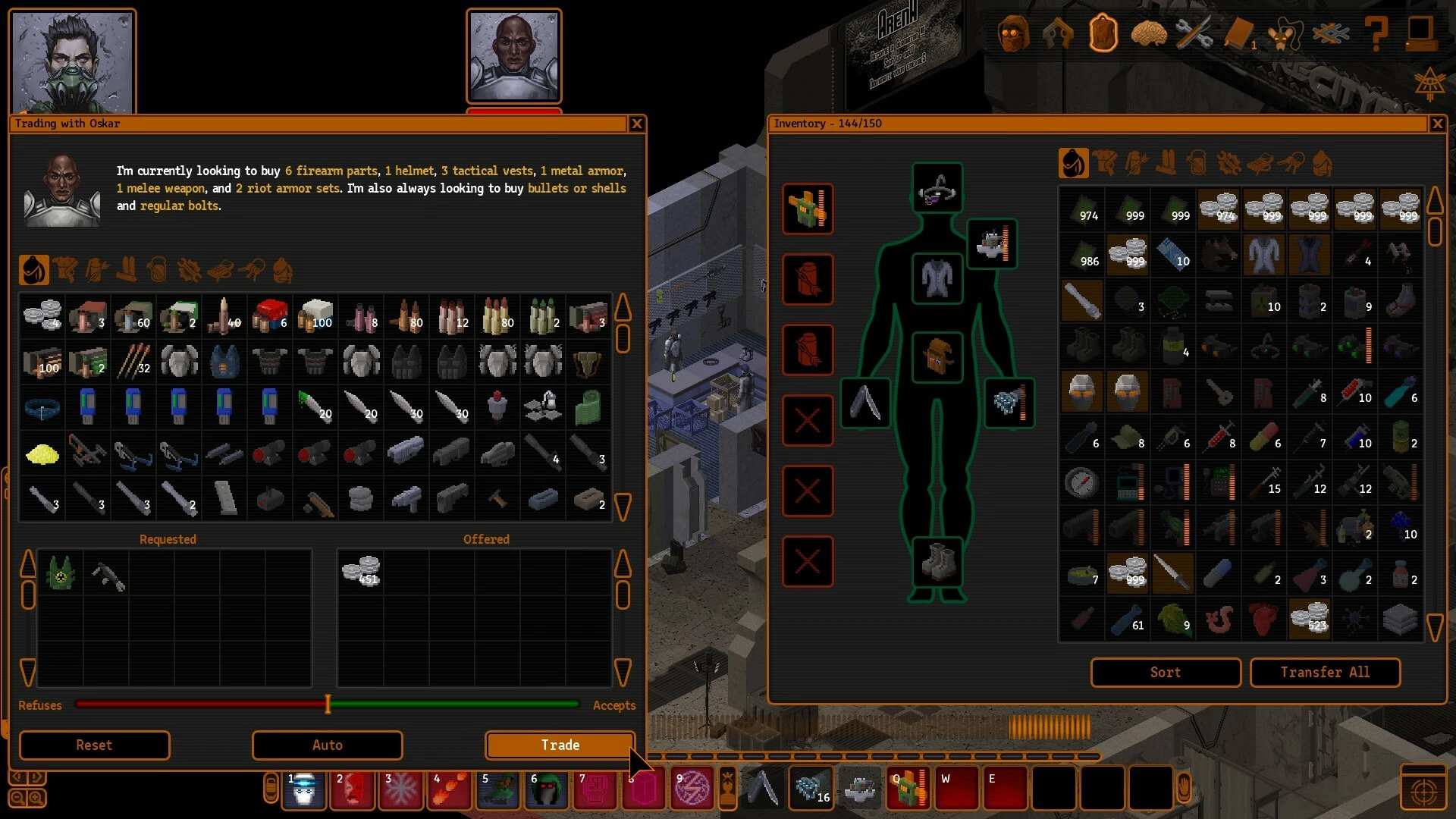Click the Auto button in trade window
Viewport: 1456px width, 819px height.
pyautogui.click(x=327, y=745)
